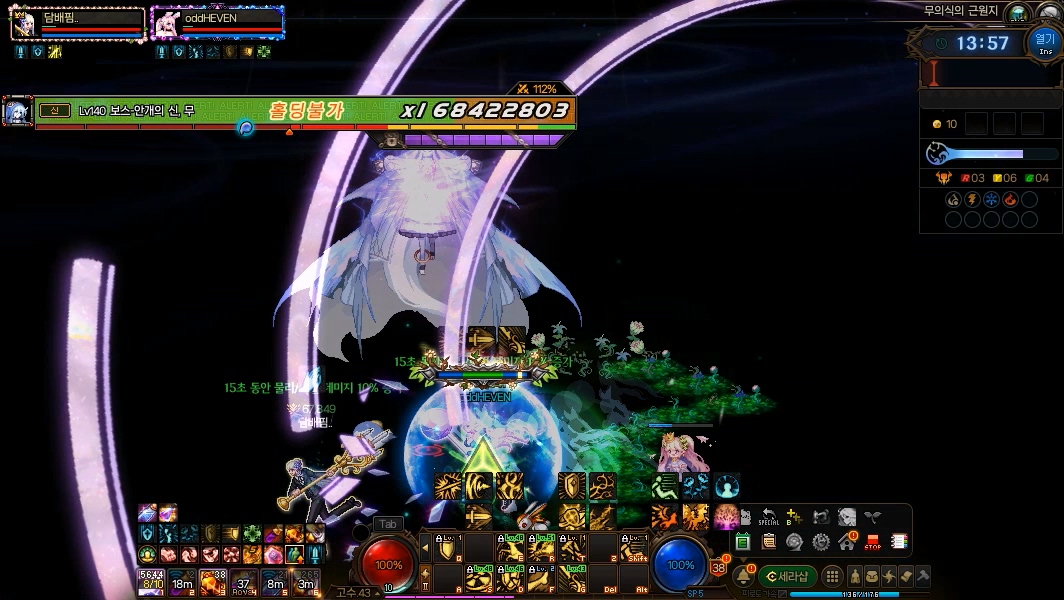
Task: Activate the shield skill in slot Q
Action: point(448,548)
